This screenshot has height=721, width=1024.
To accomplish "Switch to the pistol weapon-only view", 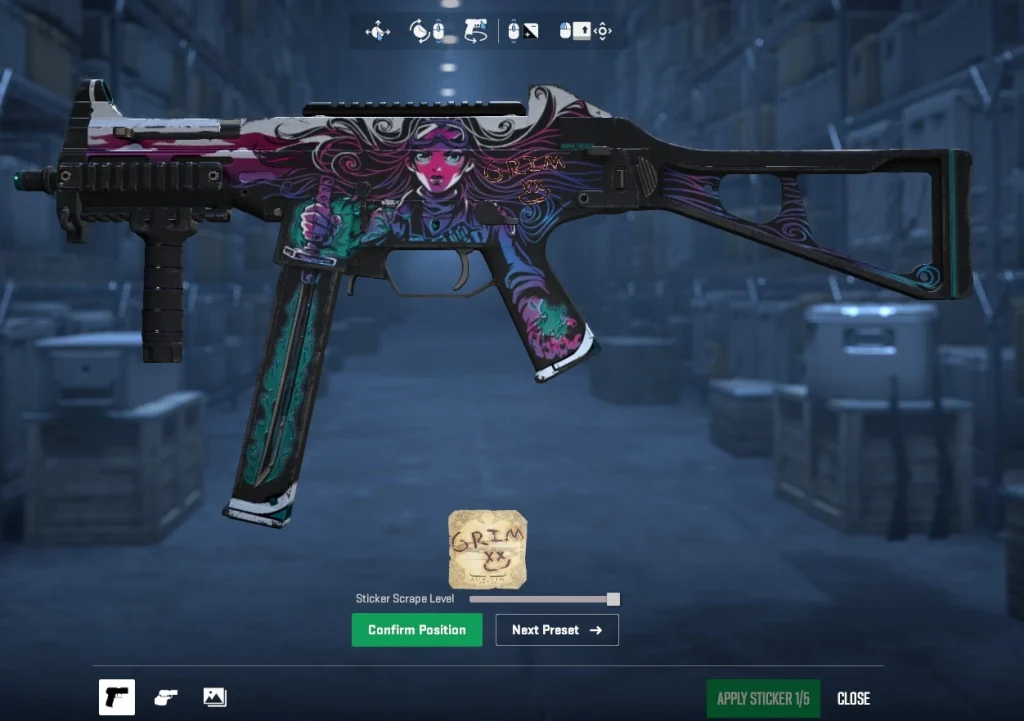I will pos(117,697).
